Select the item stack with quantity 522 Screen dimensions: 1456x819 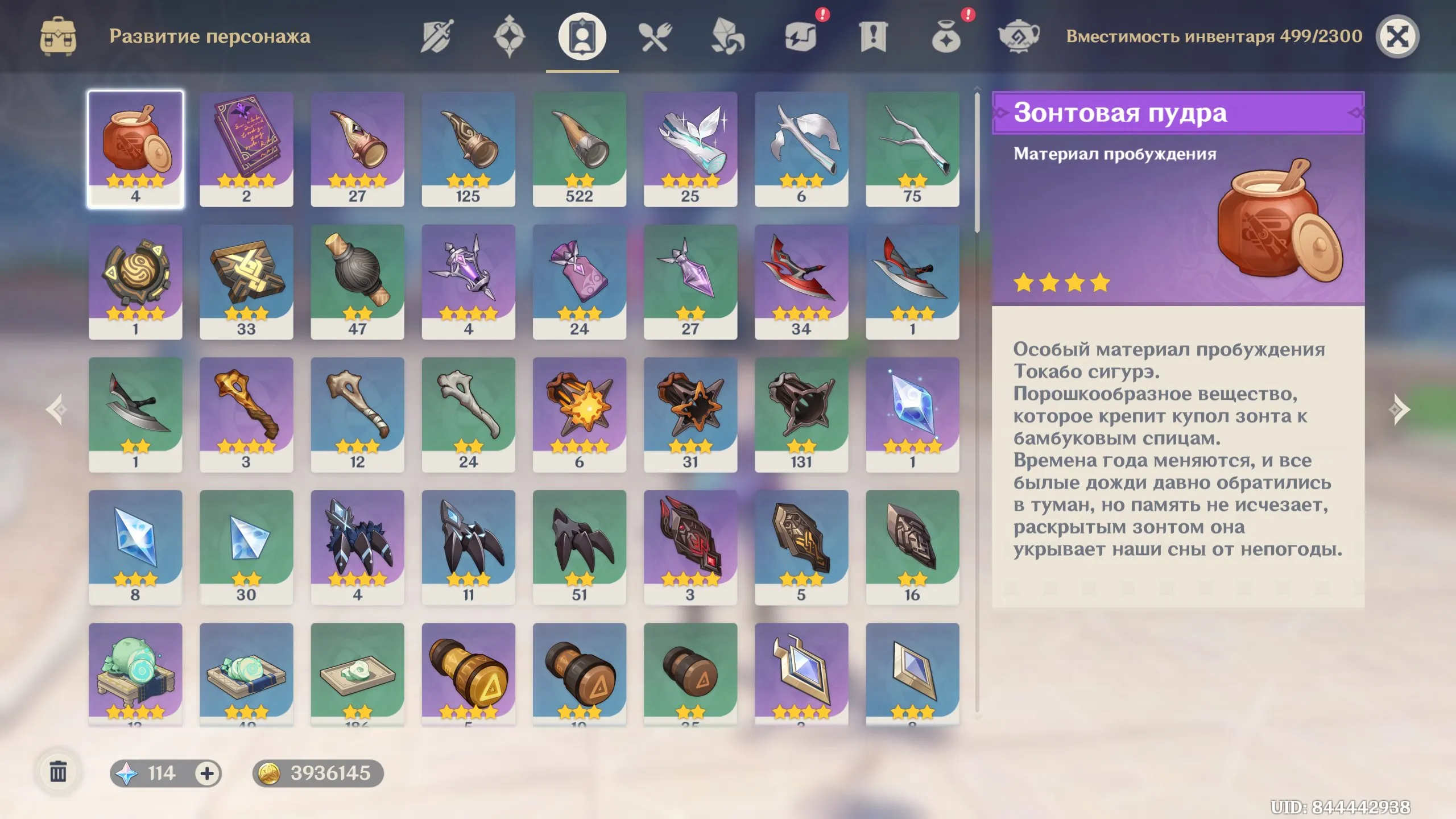[x=580, y=149]
